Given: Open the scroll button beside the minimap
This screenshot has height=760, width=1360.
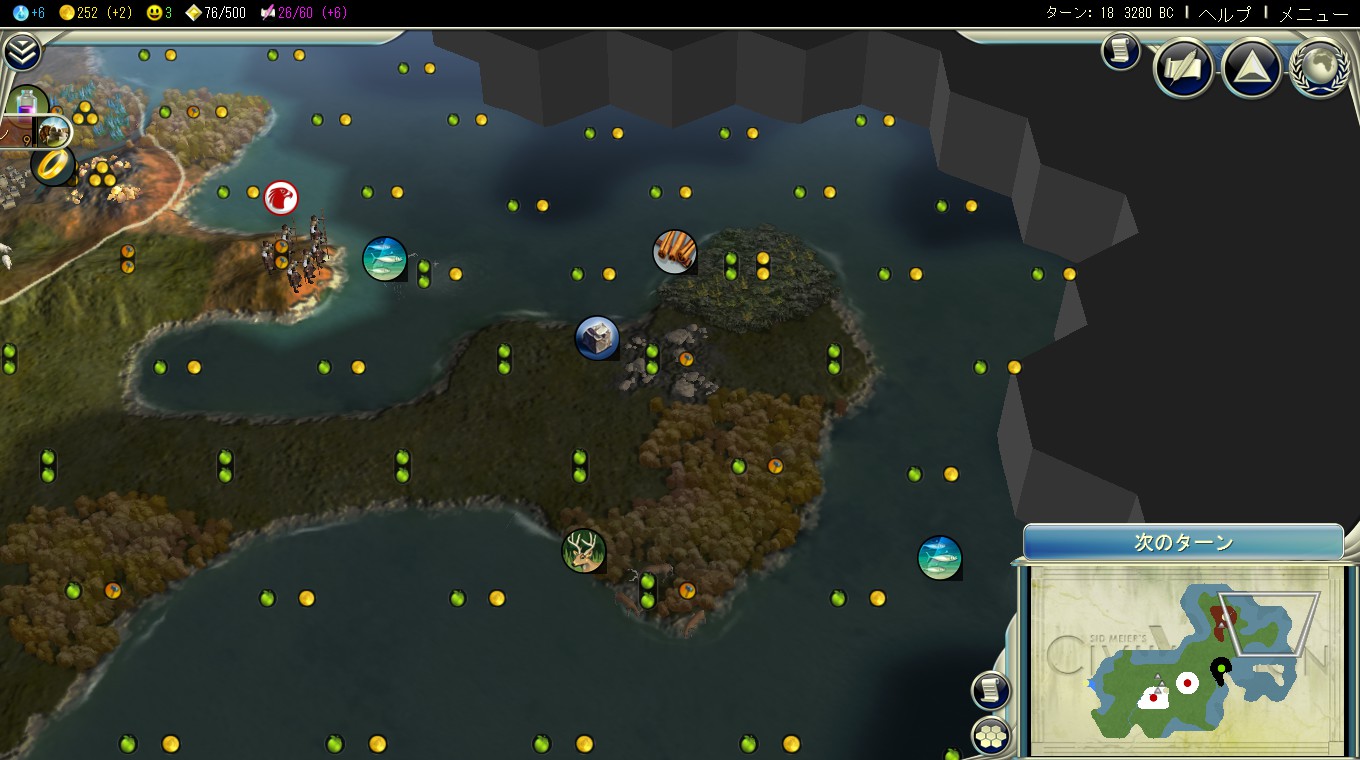Looking at the screenshot, I should pos(991,689).
